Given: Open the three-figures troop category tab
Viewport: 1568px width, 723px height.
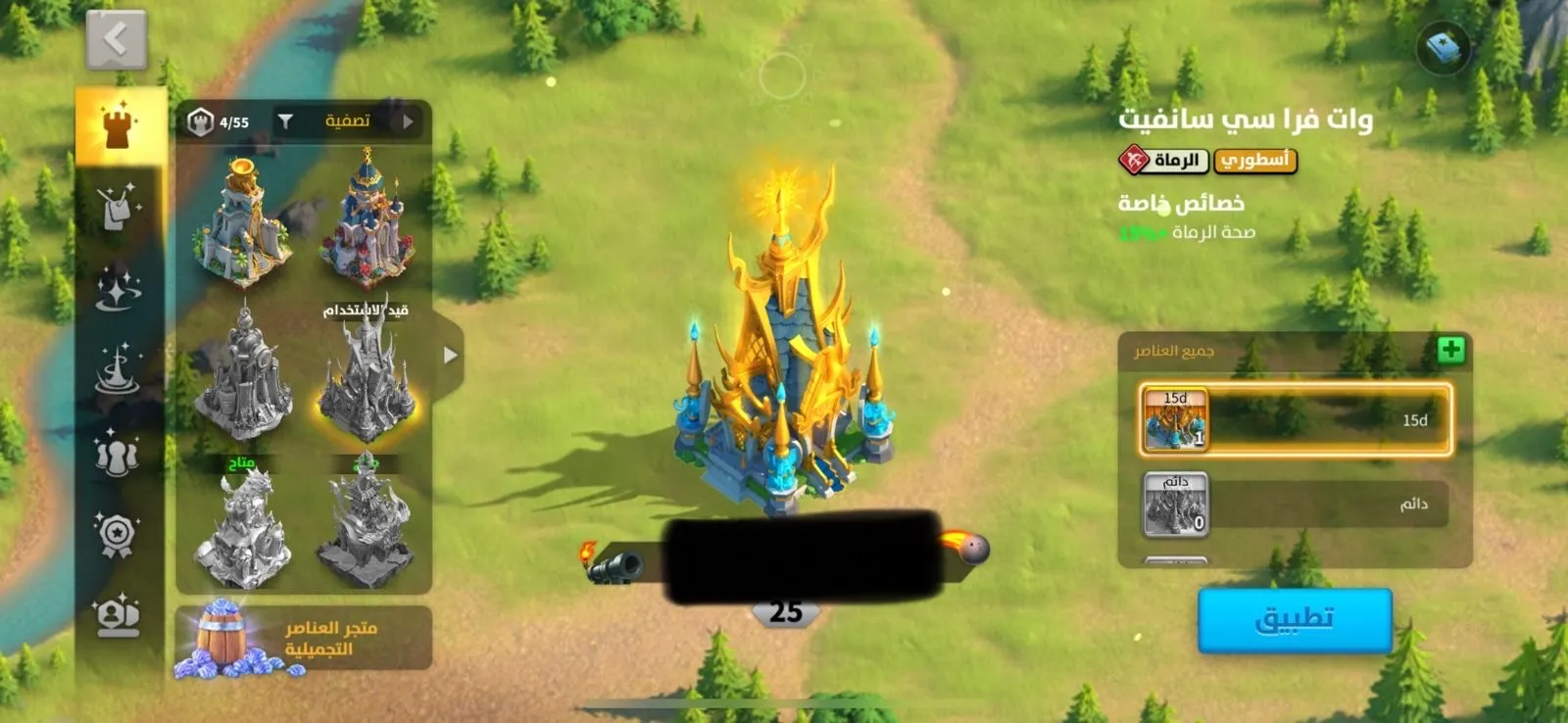Looking at the screenshot, I should click(x=119, y=454).
